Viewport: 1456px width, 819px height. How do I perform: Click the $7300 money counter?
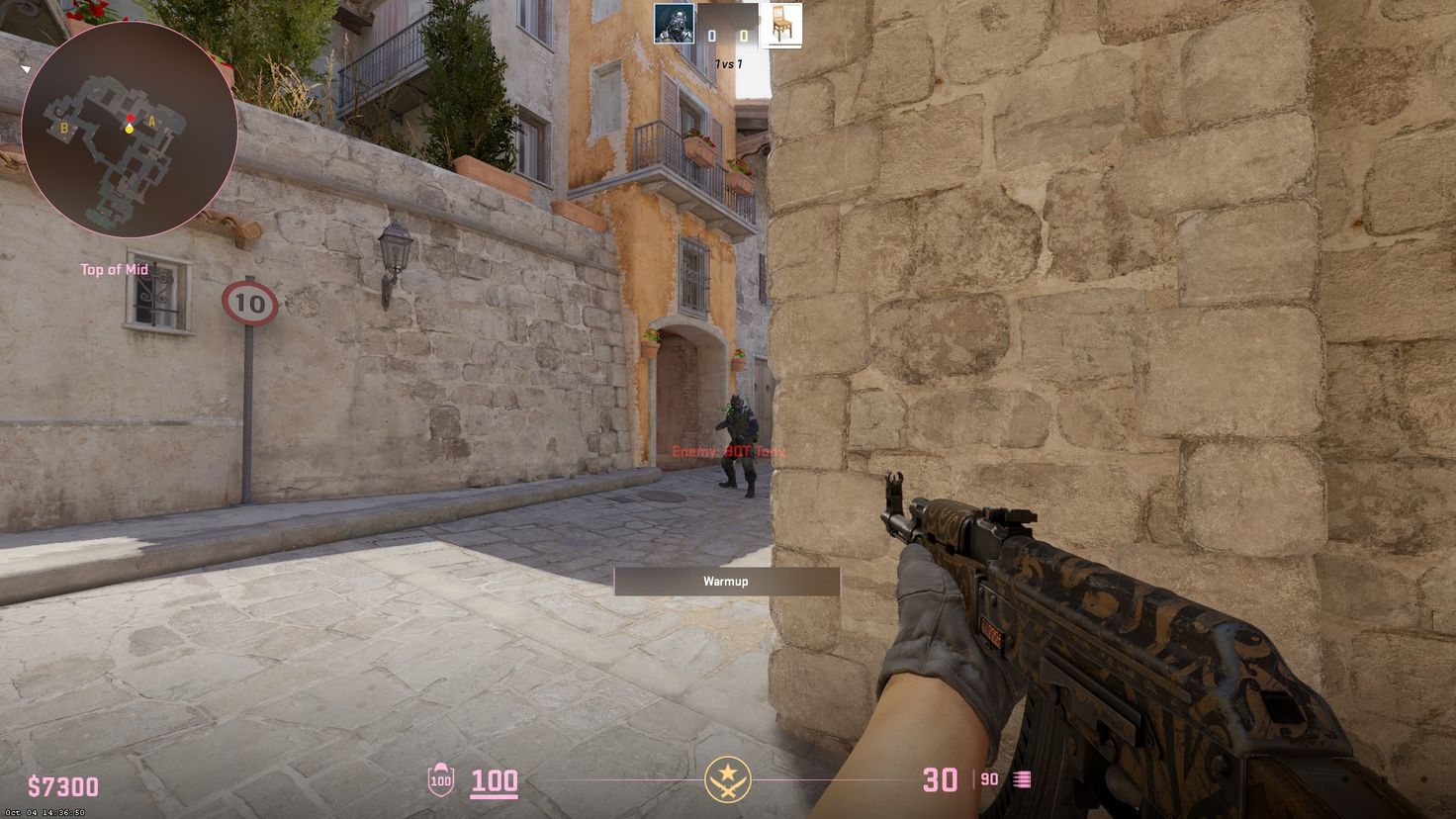tap(62, 786)
